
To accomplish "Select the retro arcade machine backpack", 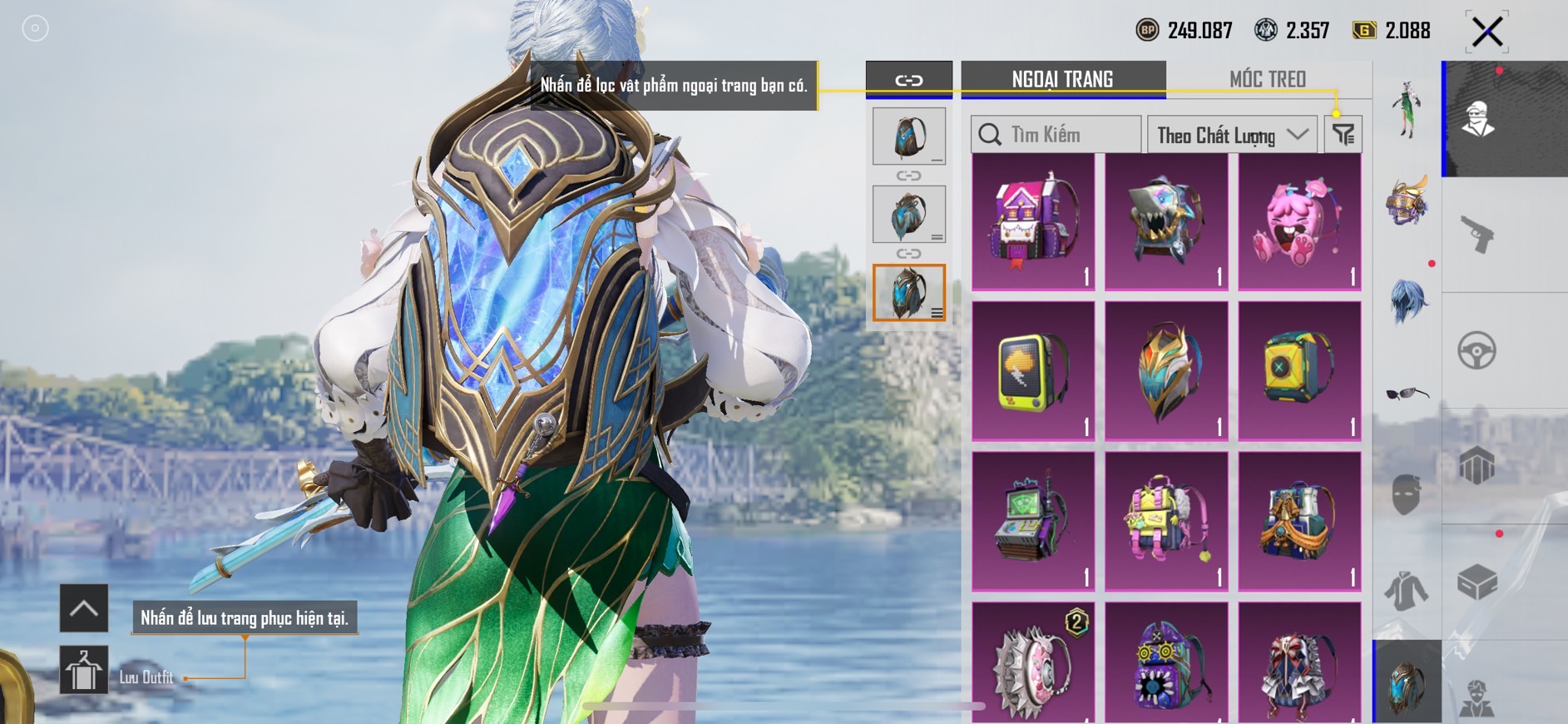I will click(x=1033, y=521).
